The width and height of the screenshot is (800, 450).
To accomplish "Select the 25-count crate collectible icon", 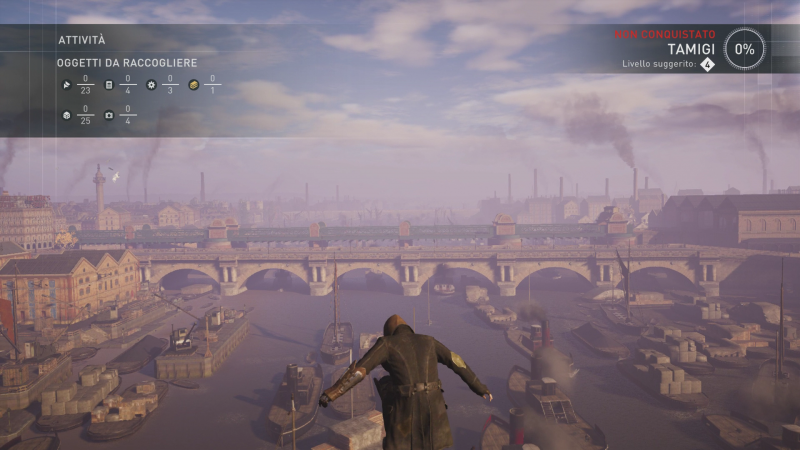I will 65,115.
